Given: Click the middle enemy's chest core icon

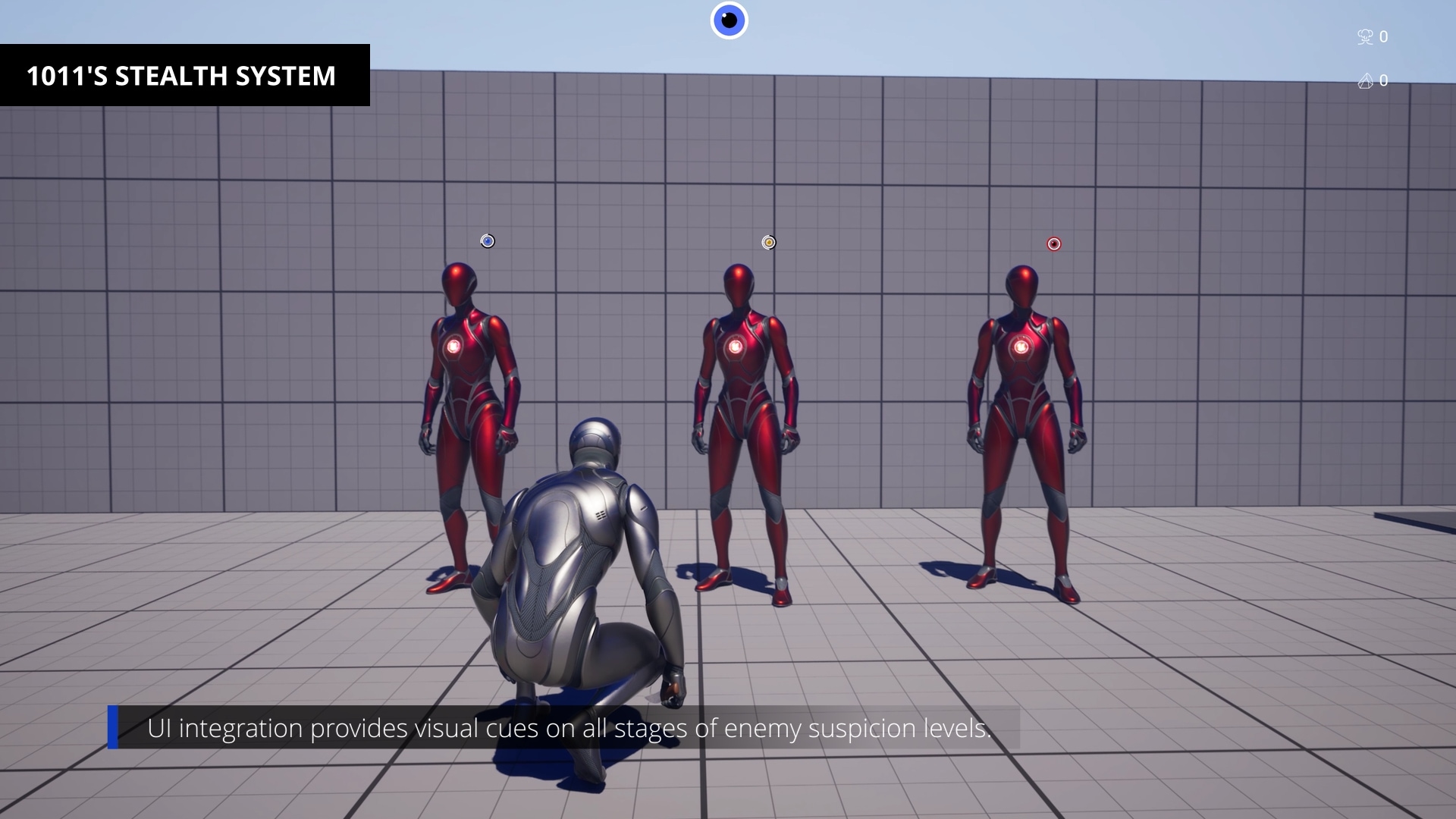Looking at the screenshot, I should (736, 345).
